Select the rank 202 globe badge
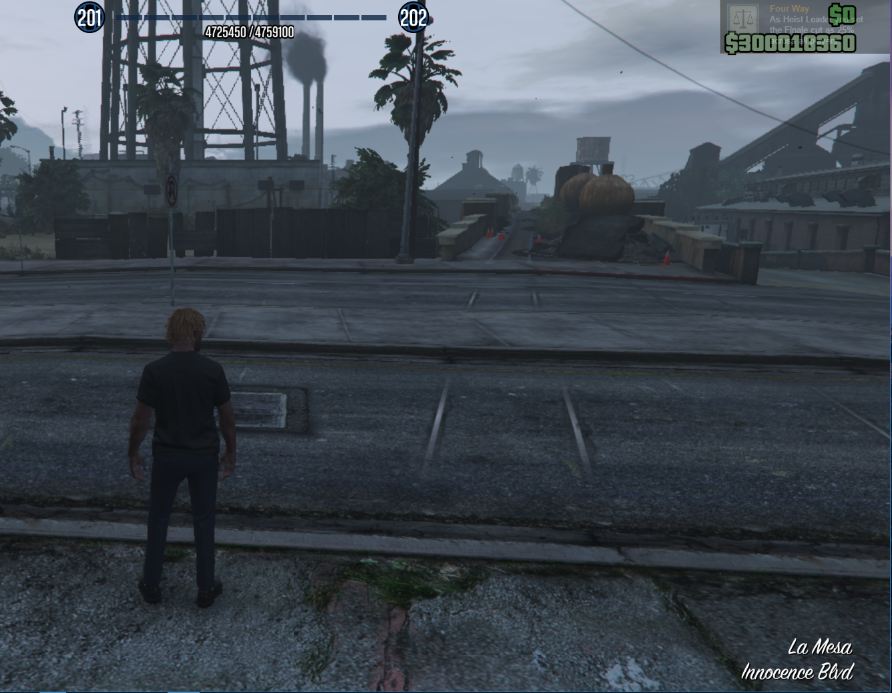The height and width of the screenshot is (693, 892). point(413,17)
